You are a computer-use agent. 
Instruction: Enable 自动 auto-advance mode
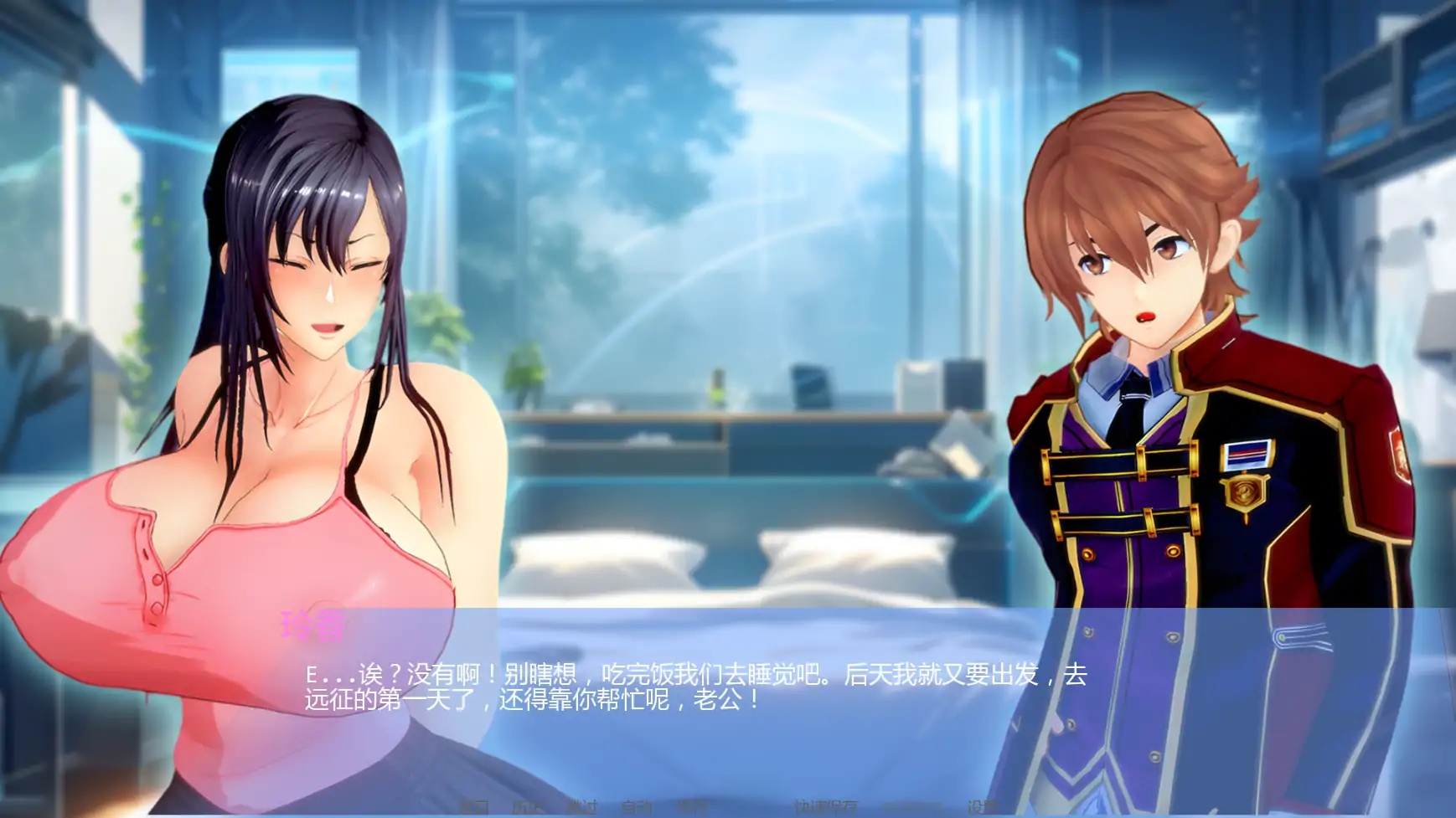pos(635,808)
